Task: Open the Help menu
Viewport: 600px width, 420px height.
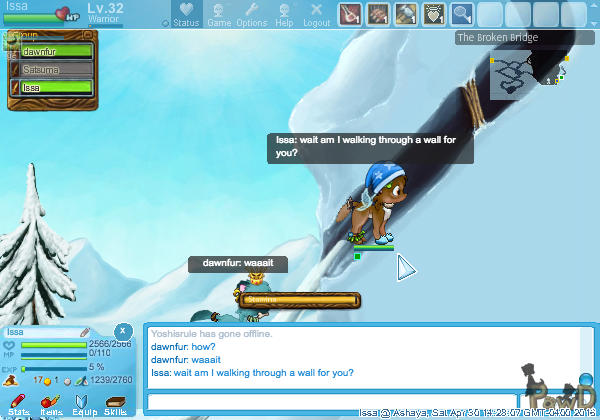Action: point(284,15)
